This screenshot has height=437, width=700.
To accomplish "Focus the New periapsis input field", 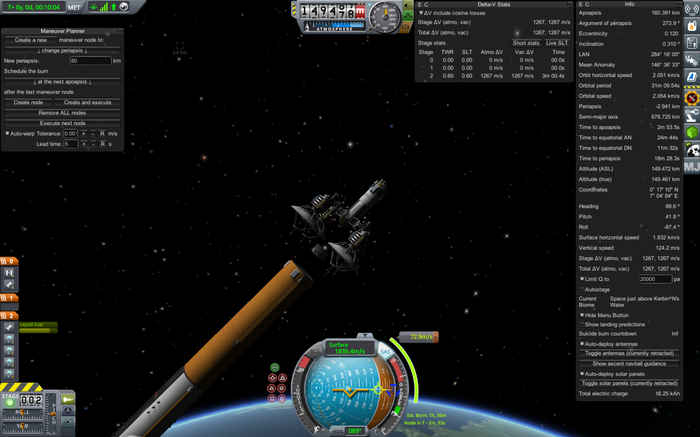I will 90,61.
